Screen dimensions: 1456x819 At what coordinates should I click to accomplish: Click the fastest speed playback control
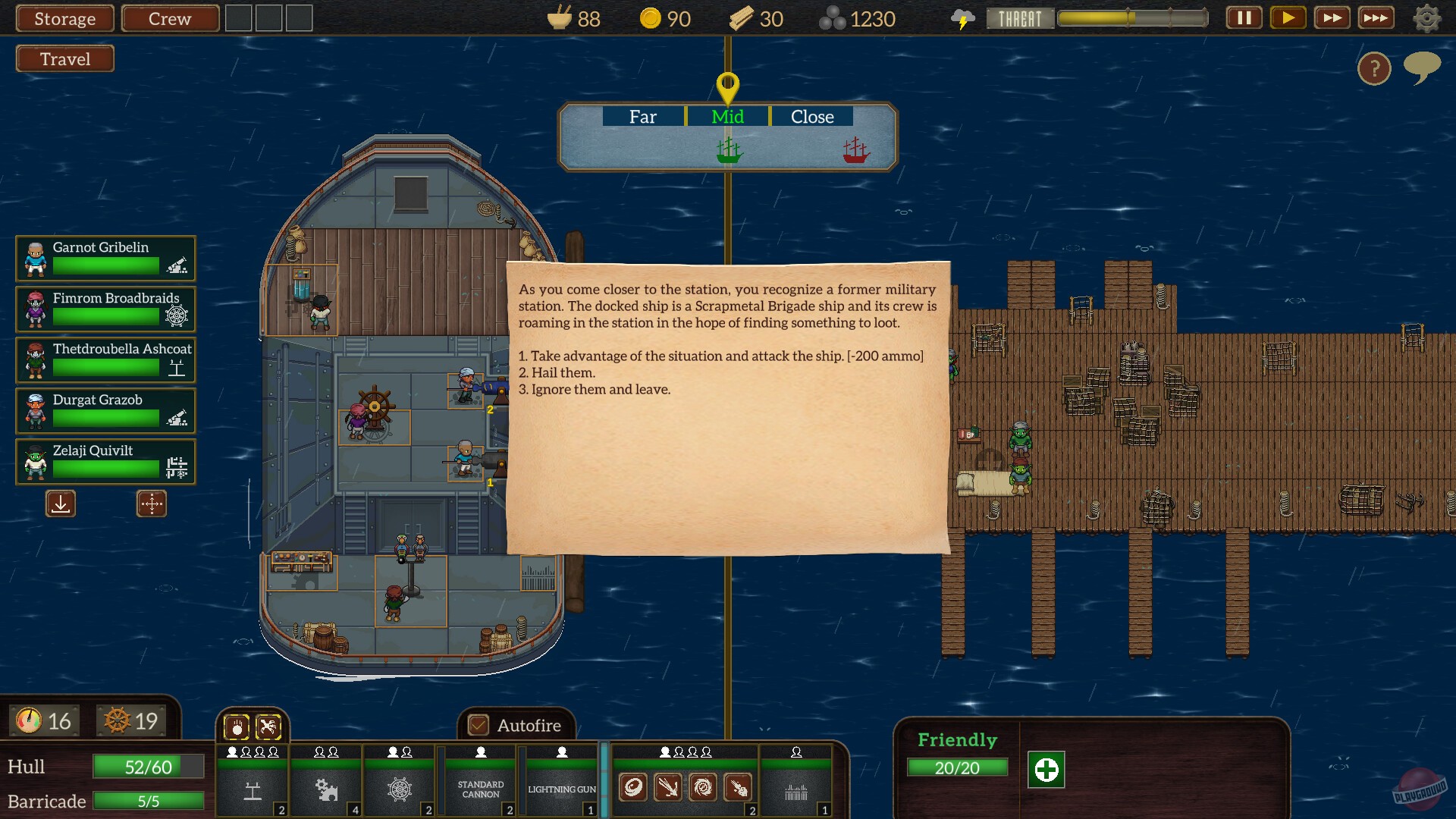pos(1377,17)
